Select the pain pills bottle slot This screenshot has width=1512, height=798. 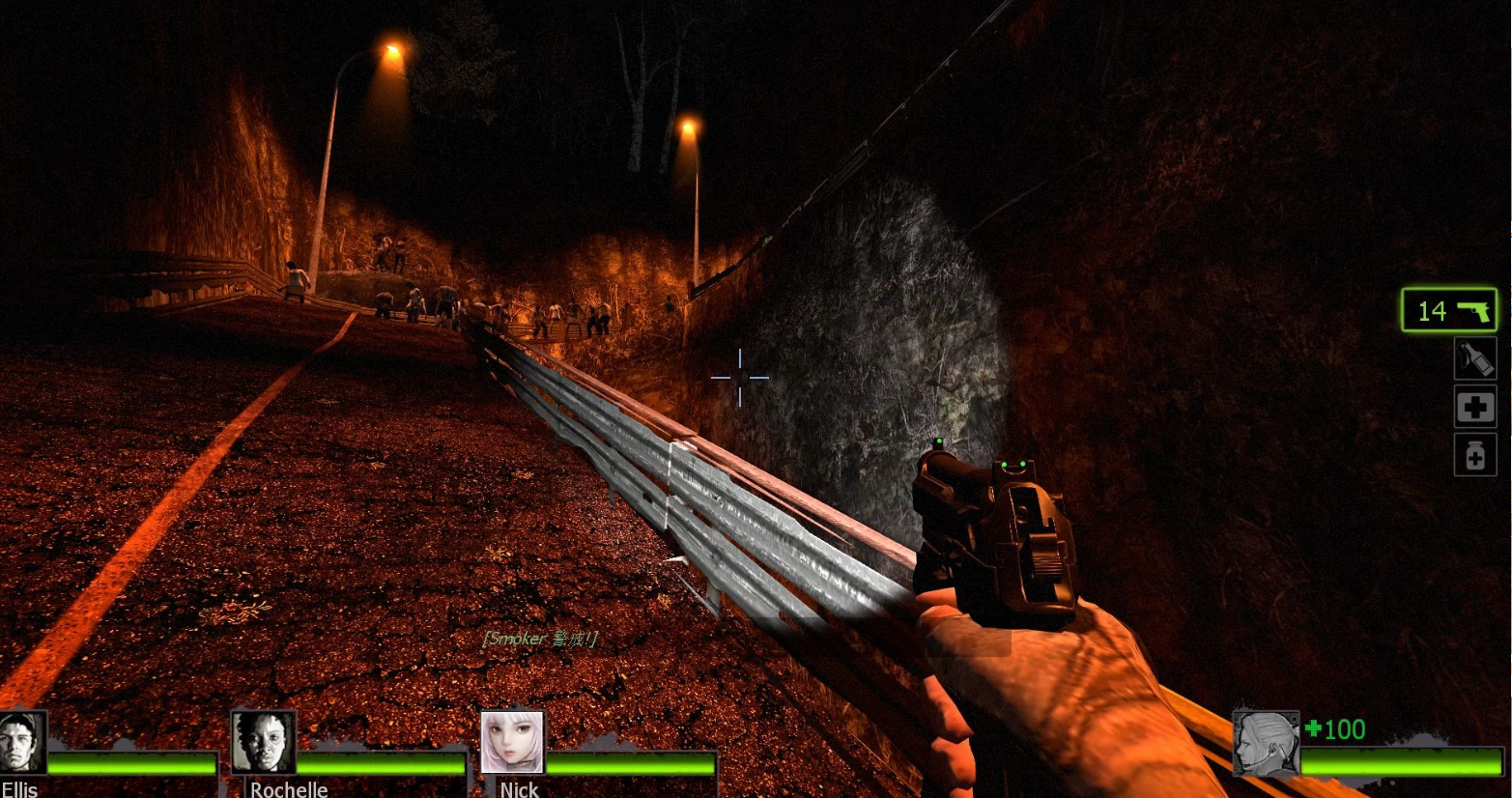pos(1474,454)
